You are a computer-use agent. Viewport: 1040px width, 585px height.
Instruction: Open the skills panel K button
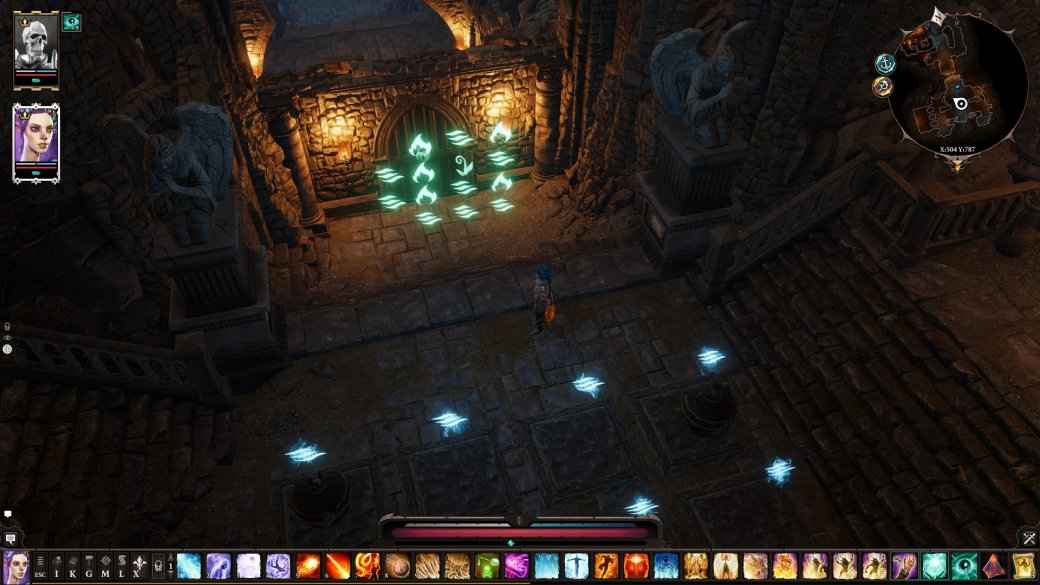coord(72,568)
